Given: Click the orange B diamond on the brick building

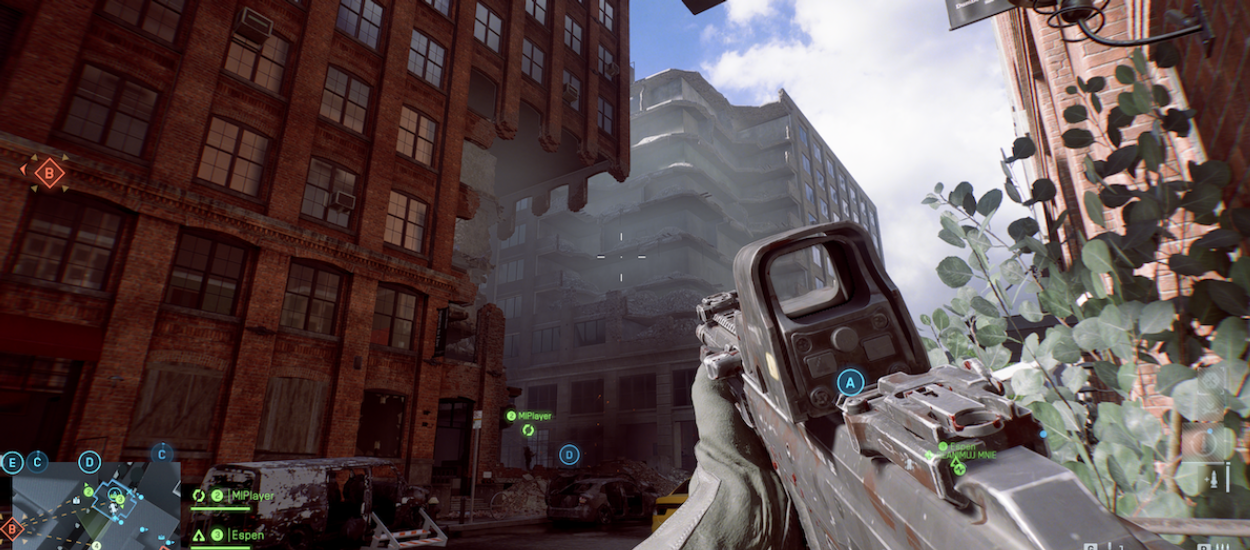Looking at the screenshot, I should pyautogui.click(x=48, y=173).
